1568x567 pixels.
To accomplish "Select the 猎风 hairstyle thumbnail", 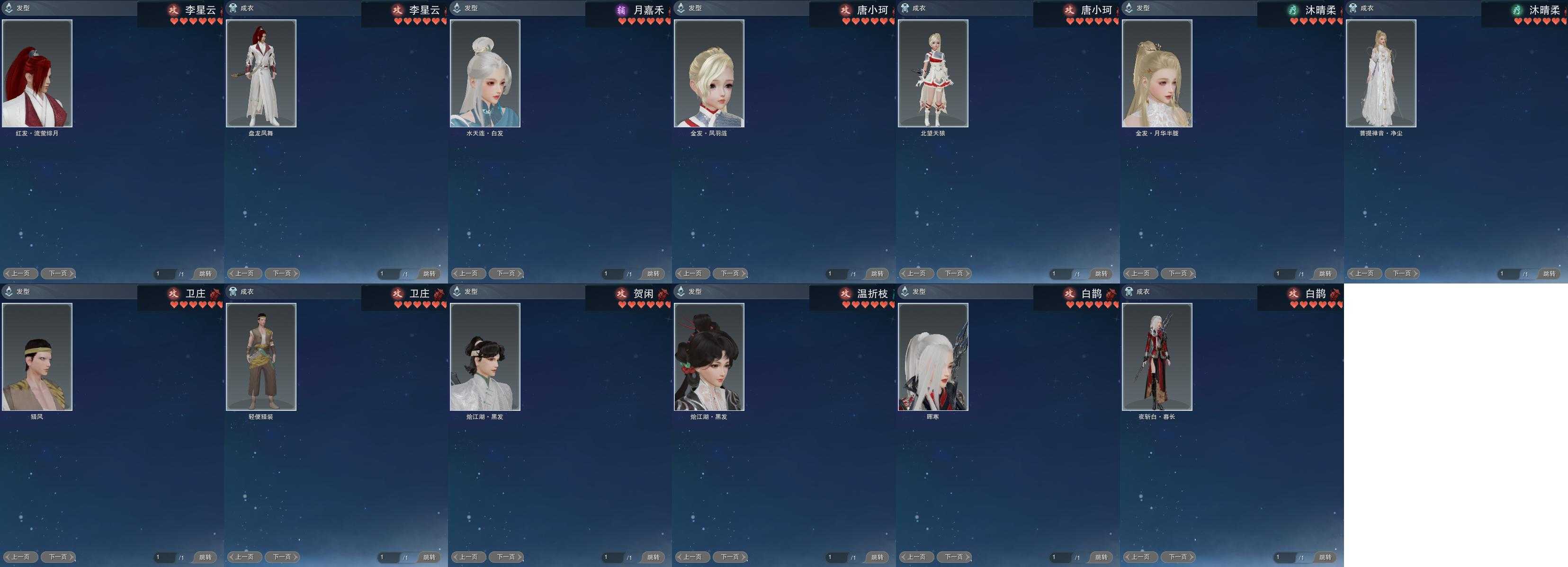I will pyautogui.click(x=37, y=356).
